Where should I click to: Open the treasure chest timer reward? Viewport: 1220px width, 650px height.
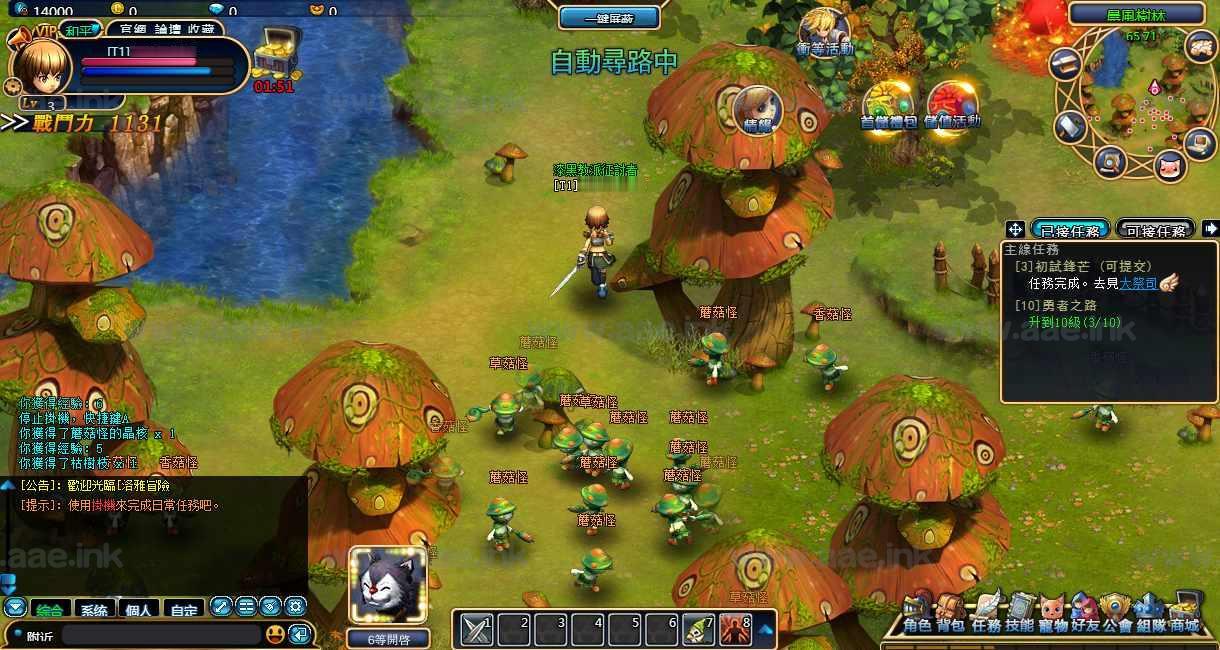273,56
